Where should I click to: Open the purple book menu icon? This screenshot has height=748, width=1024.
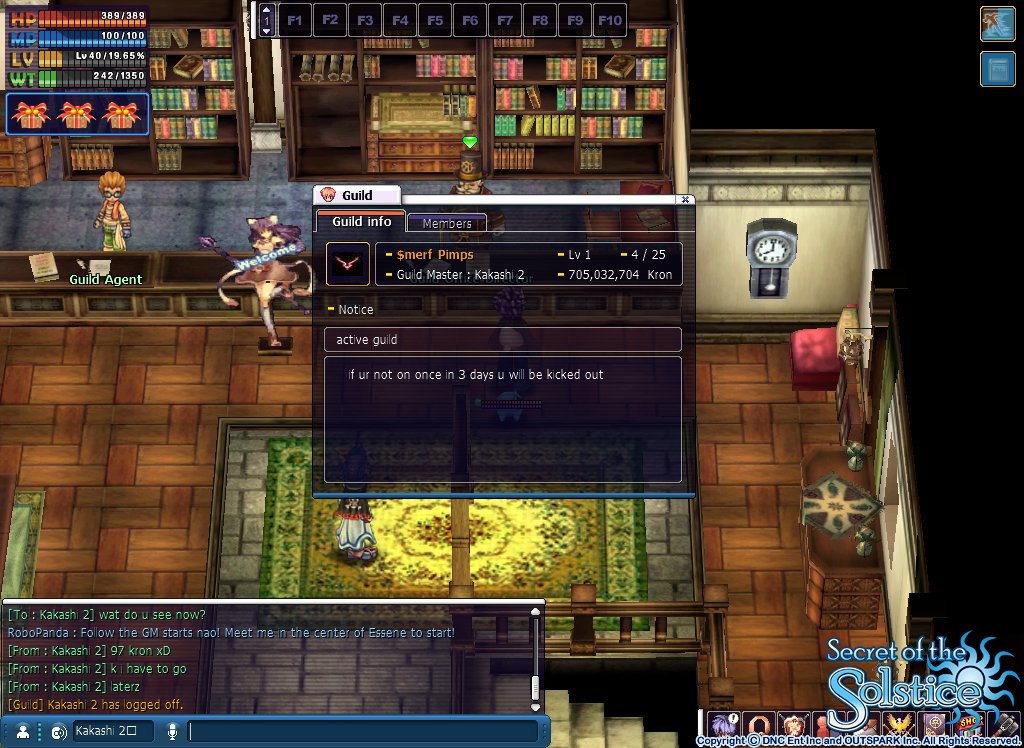tap(934, 724)
